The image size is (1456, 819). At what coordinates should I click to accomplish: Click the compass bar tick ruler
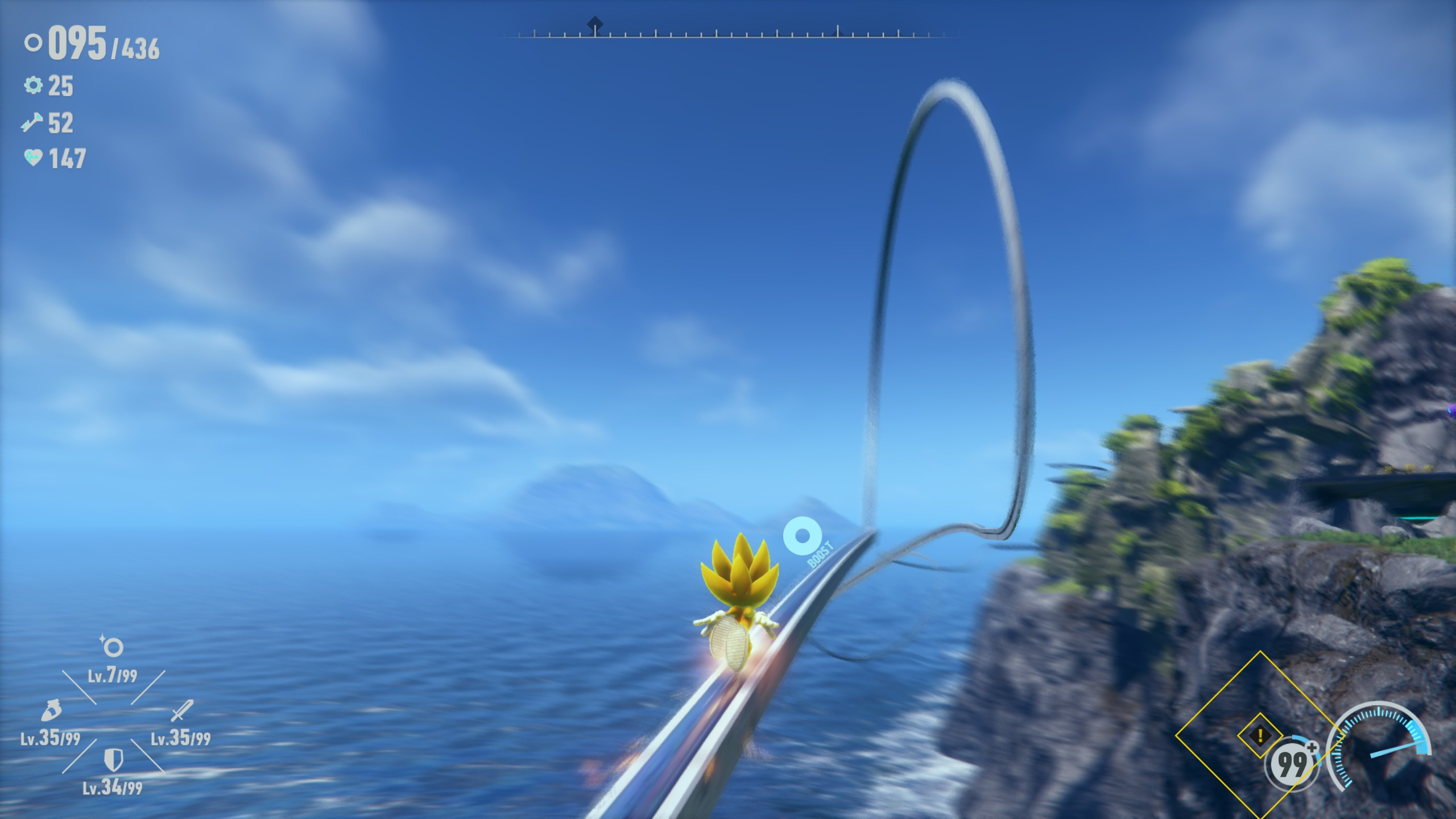[x=728, y=34]
